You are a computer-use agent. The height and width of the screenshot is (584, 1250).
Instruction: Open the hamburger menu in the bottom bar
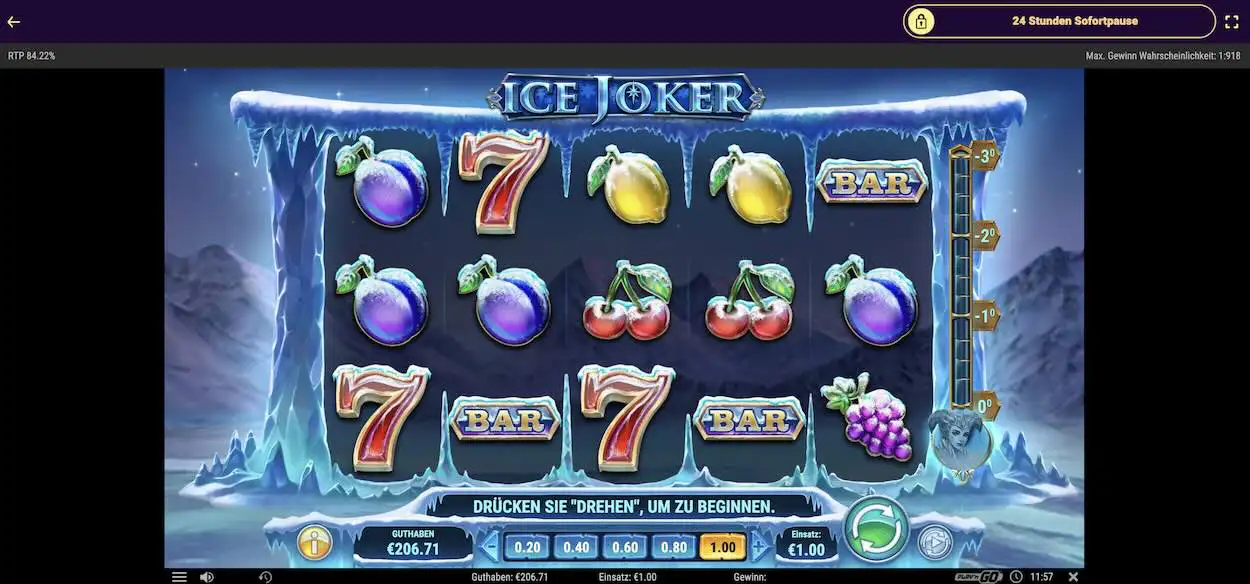tap(179, 577)
